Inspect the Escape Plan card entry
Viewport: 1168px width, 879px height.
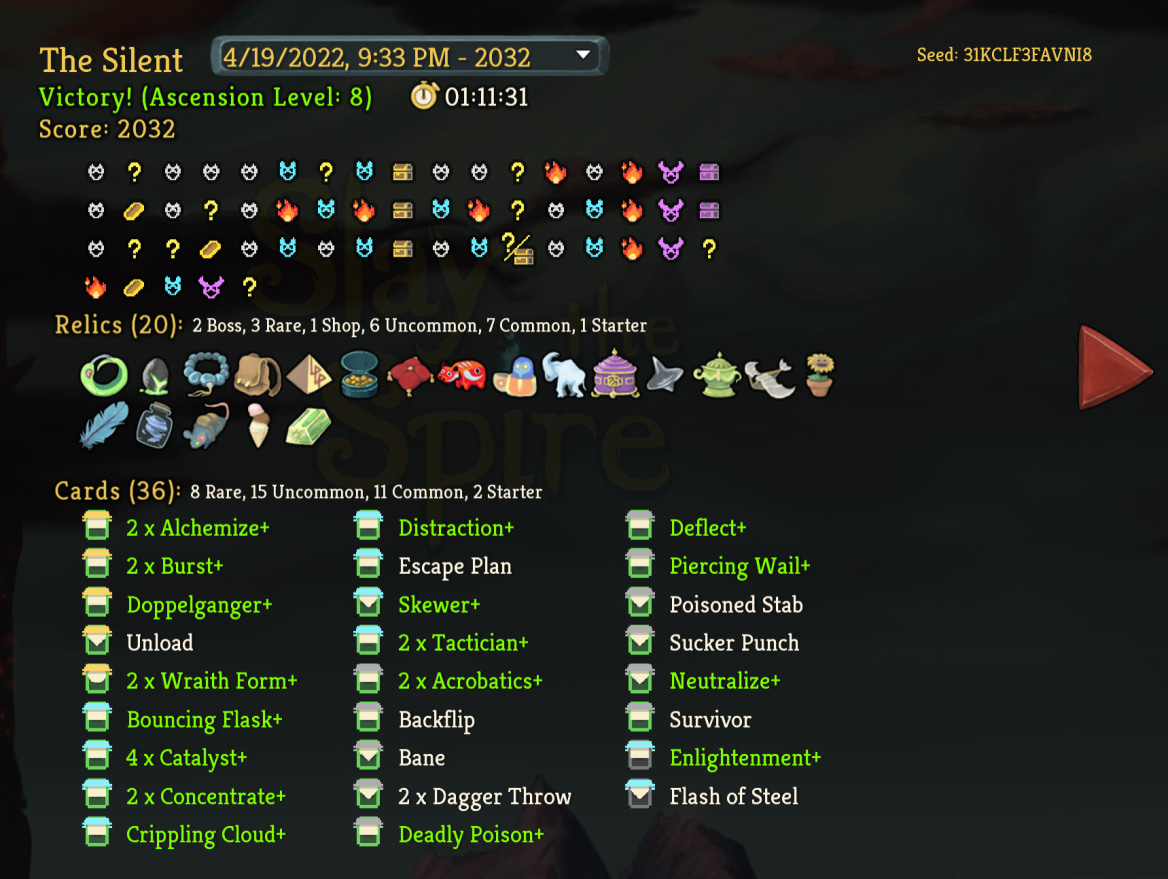coord(455,566)
